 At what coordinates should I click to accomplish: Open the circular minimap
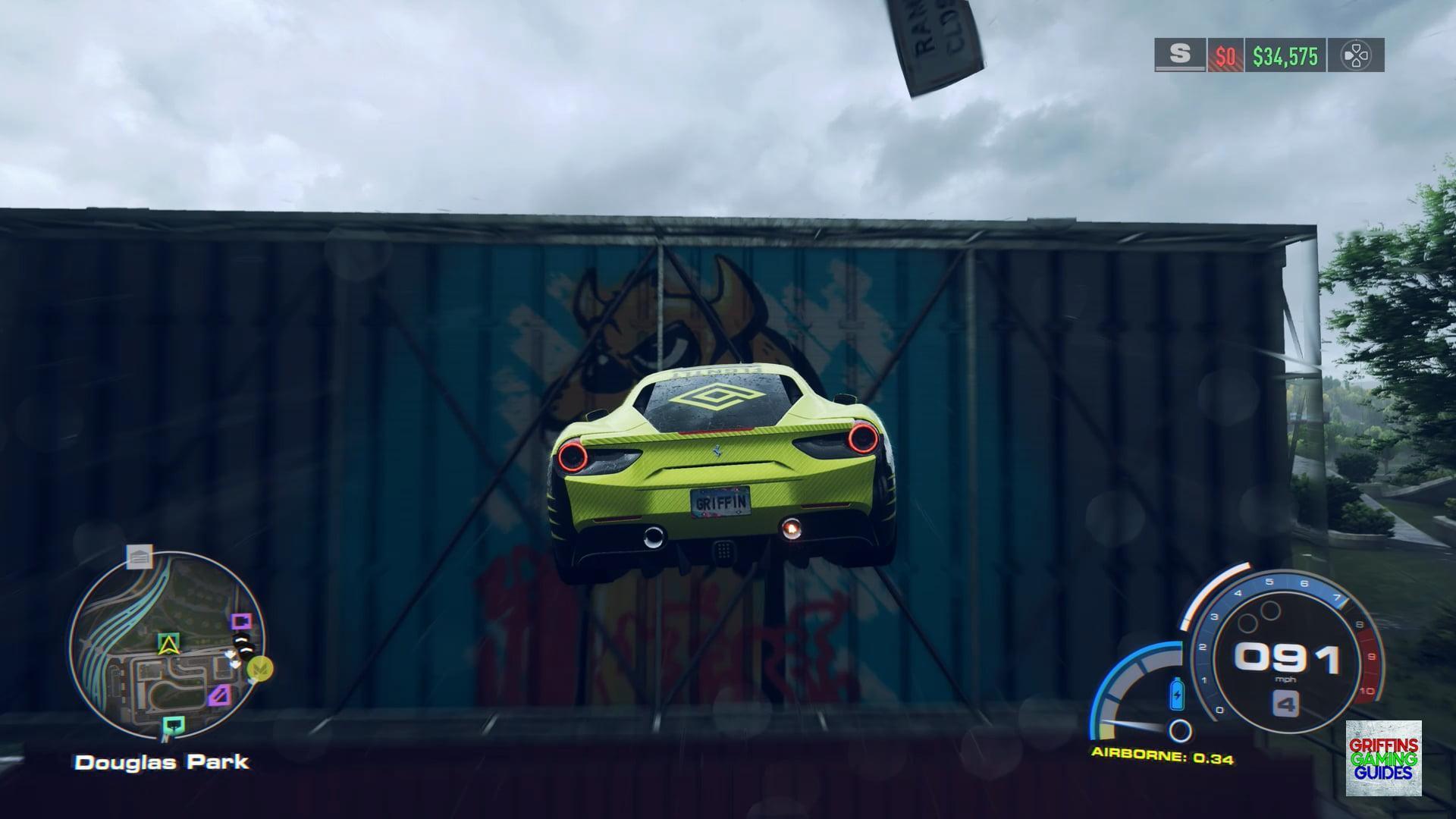[166, 646]
